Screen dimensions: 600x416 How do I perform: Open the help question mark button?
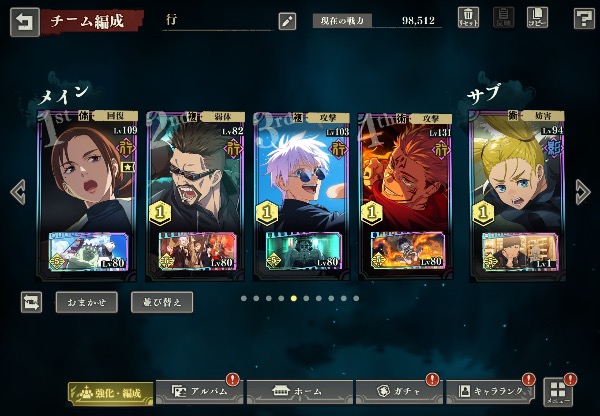click(584, 18)
